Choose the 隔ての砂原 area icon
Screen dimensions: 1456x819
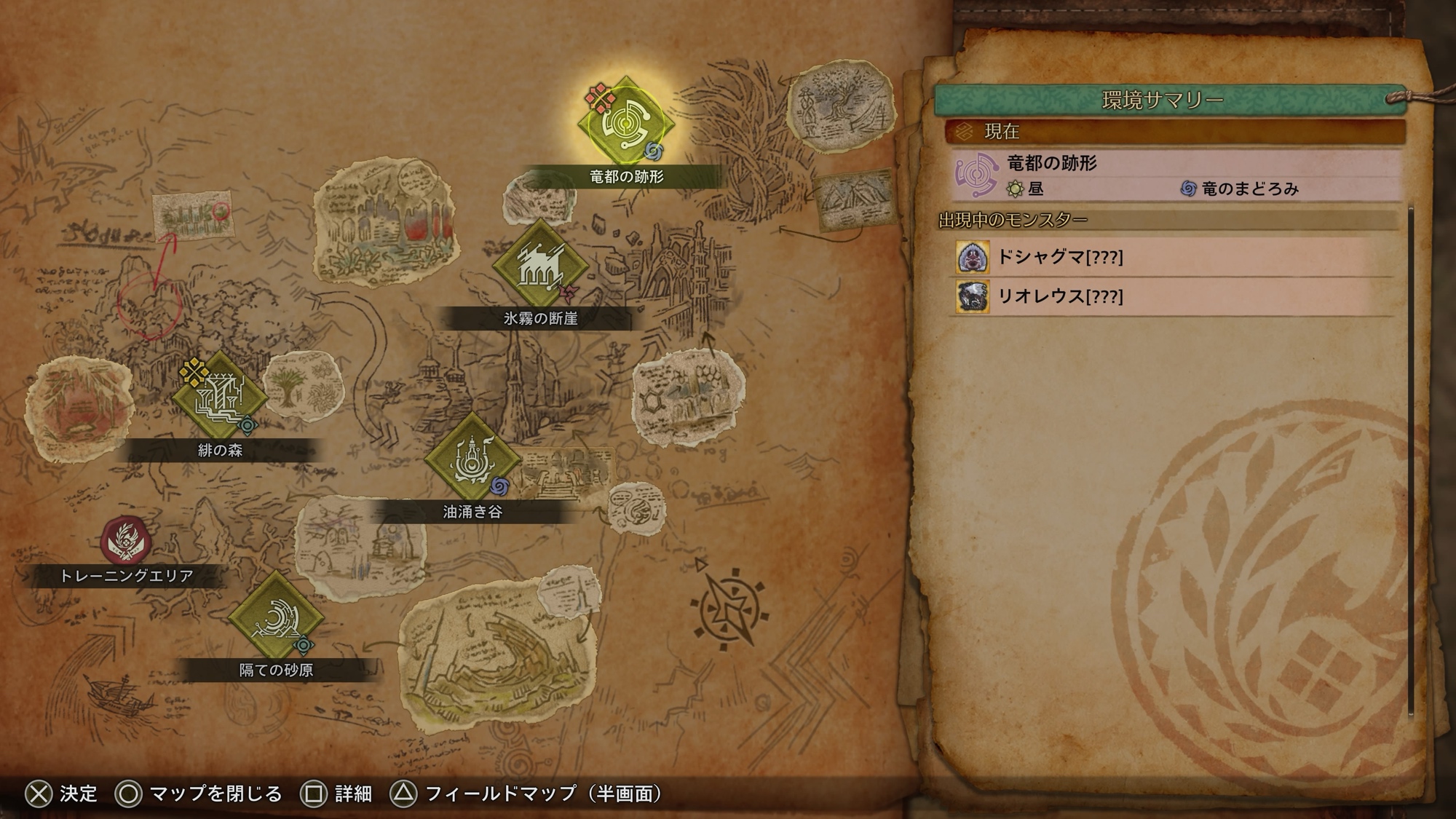tap(275, 617)
